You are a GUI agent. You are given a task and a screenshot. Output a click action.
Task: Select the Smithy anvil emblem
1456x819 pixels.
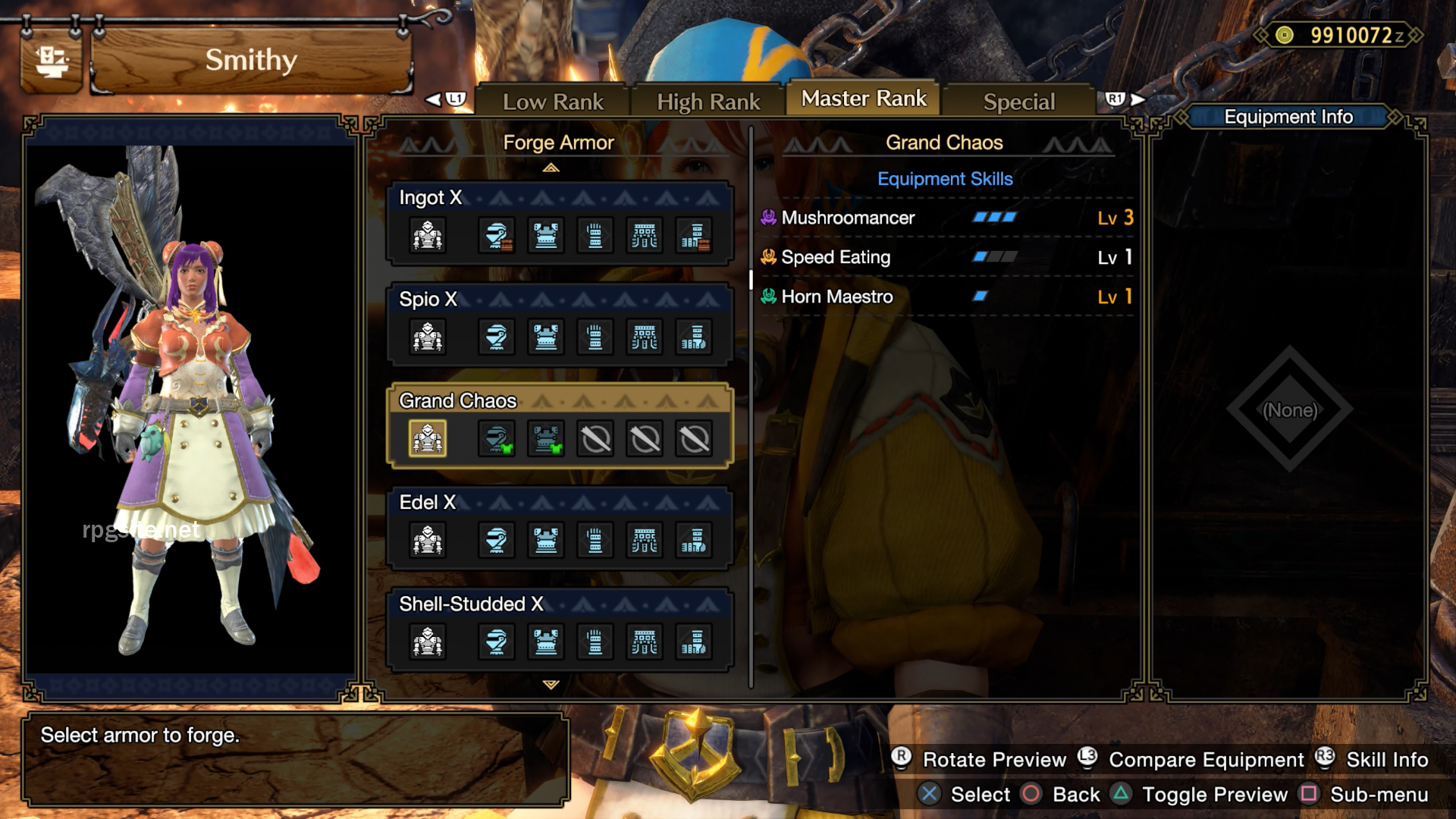(x=52, y=59)
